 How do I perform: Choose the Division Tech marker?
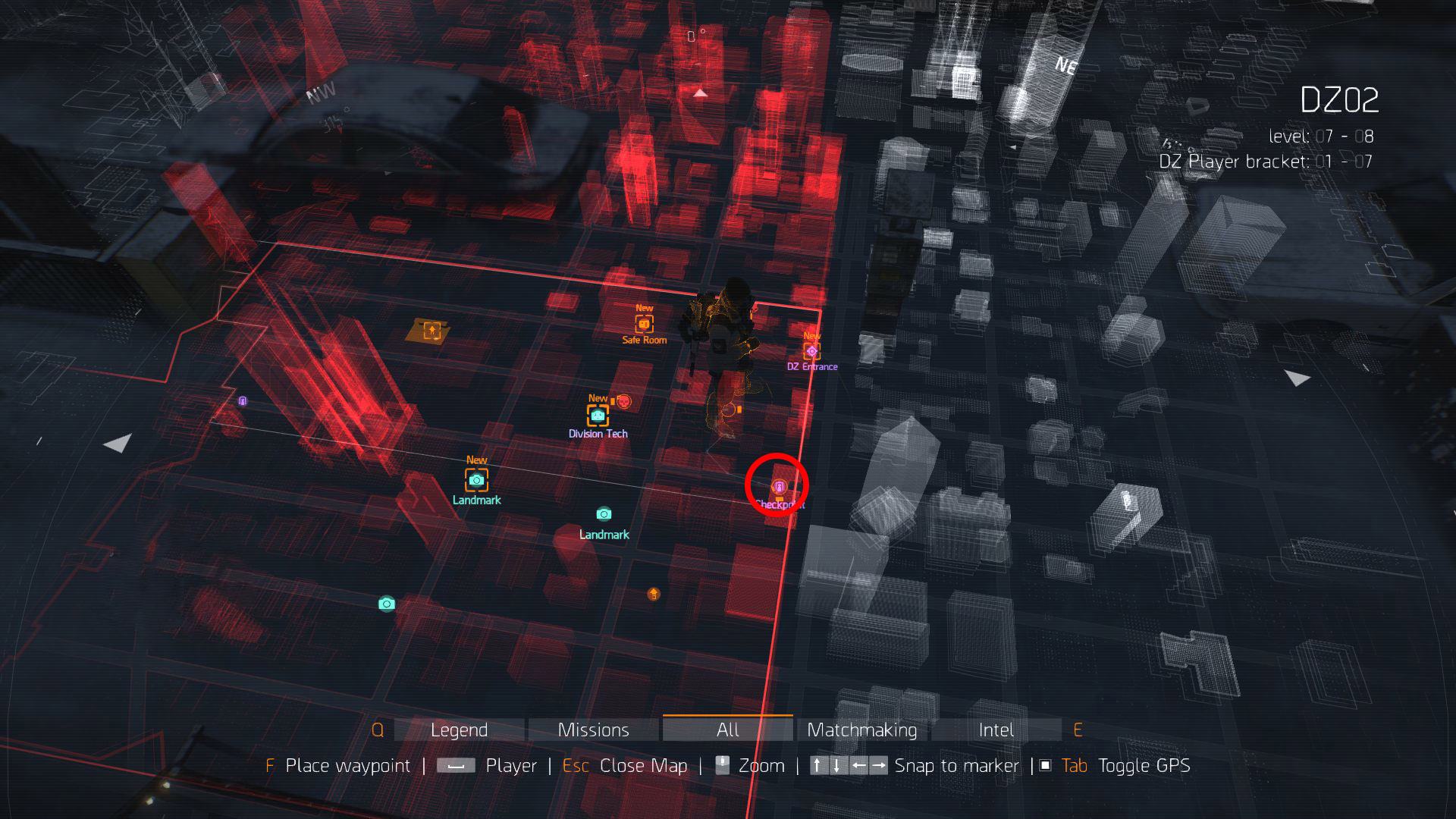coord(598,416)
